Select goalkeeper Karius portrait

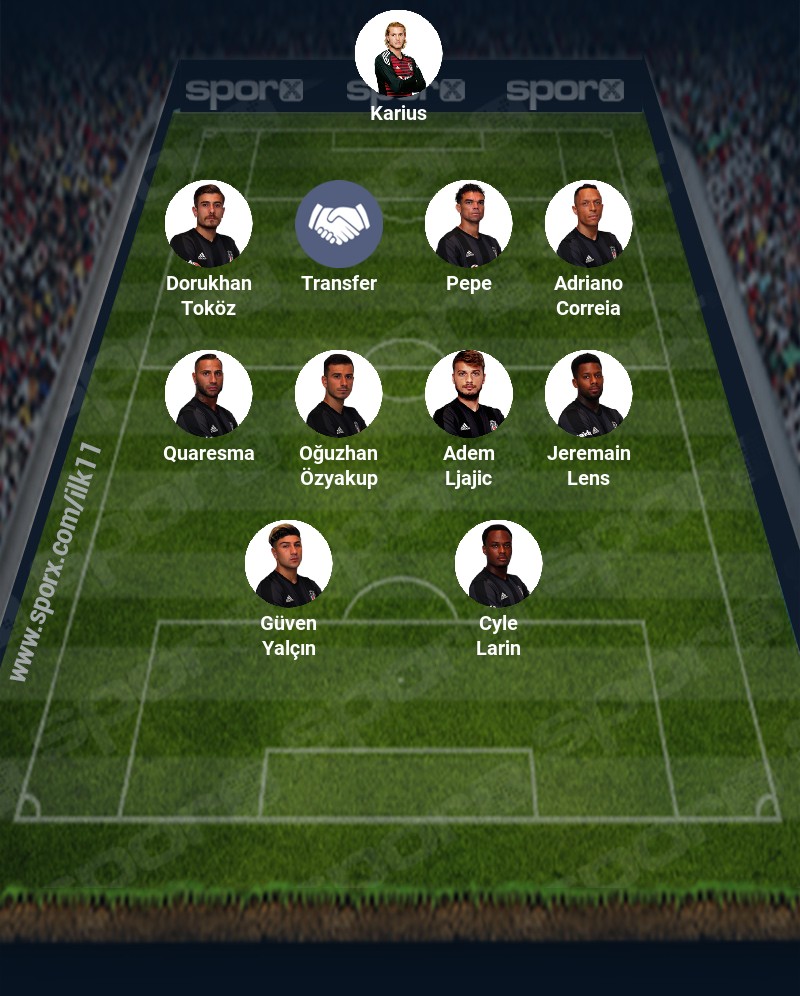coord(398,54)
